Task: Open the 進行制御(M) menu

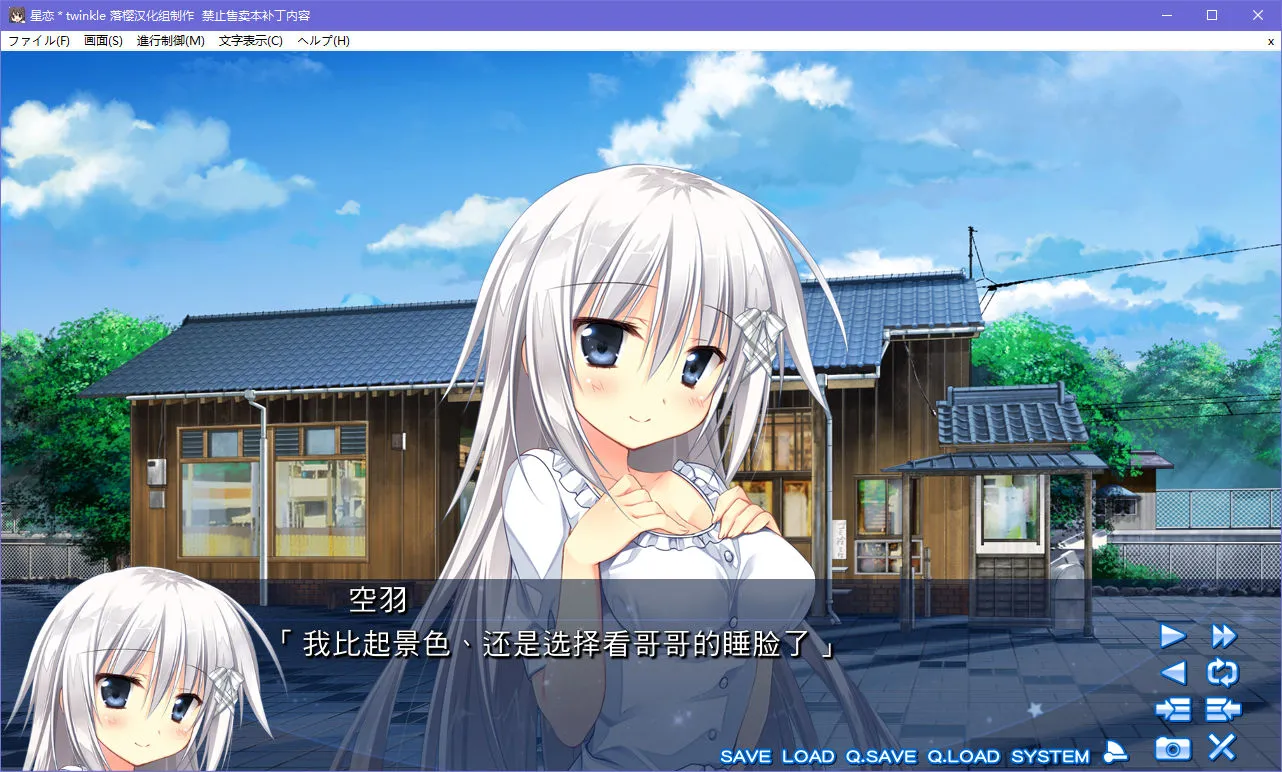Action: click(173, 40)
